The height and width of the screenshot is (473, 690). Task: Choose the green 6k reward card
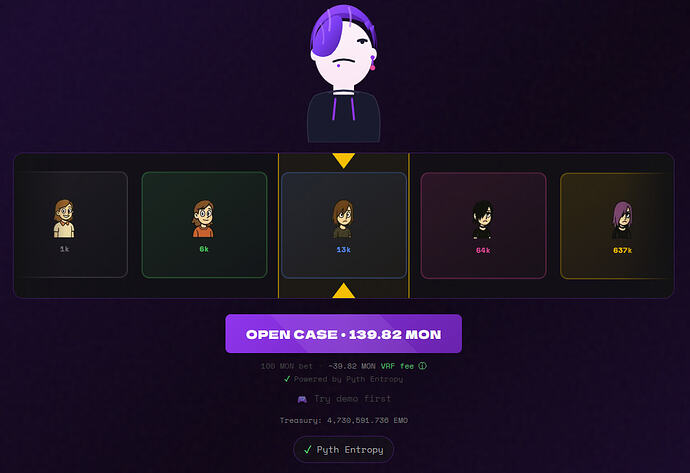click(204, 224)
